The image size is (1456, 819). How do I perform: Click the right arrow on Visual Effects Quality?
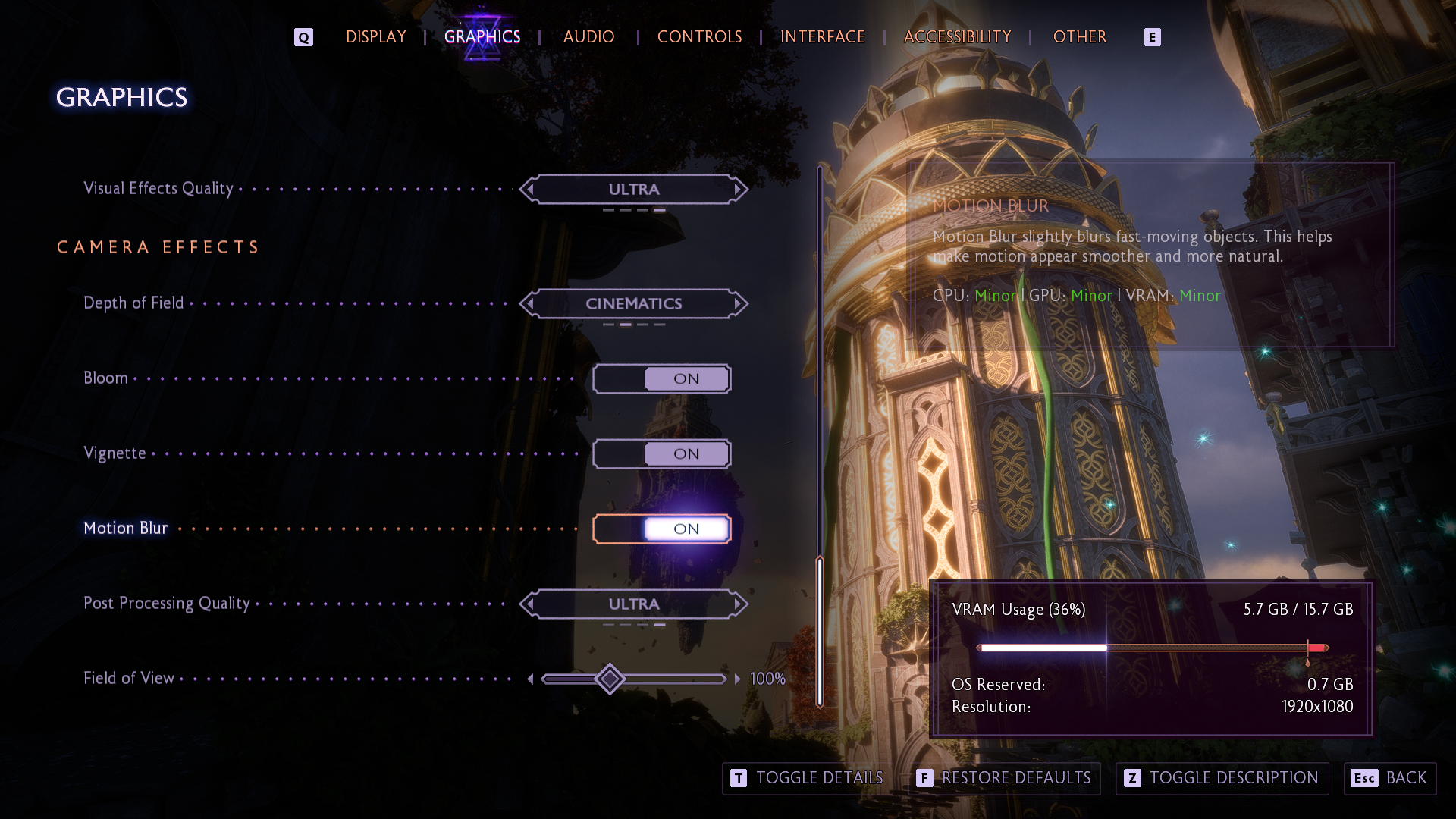click(737, 190)
